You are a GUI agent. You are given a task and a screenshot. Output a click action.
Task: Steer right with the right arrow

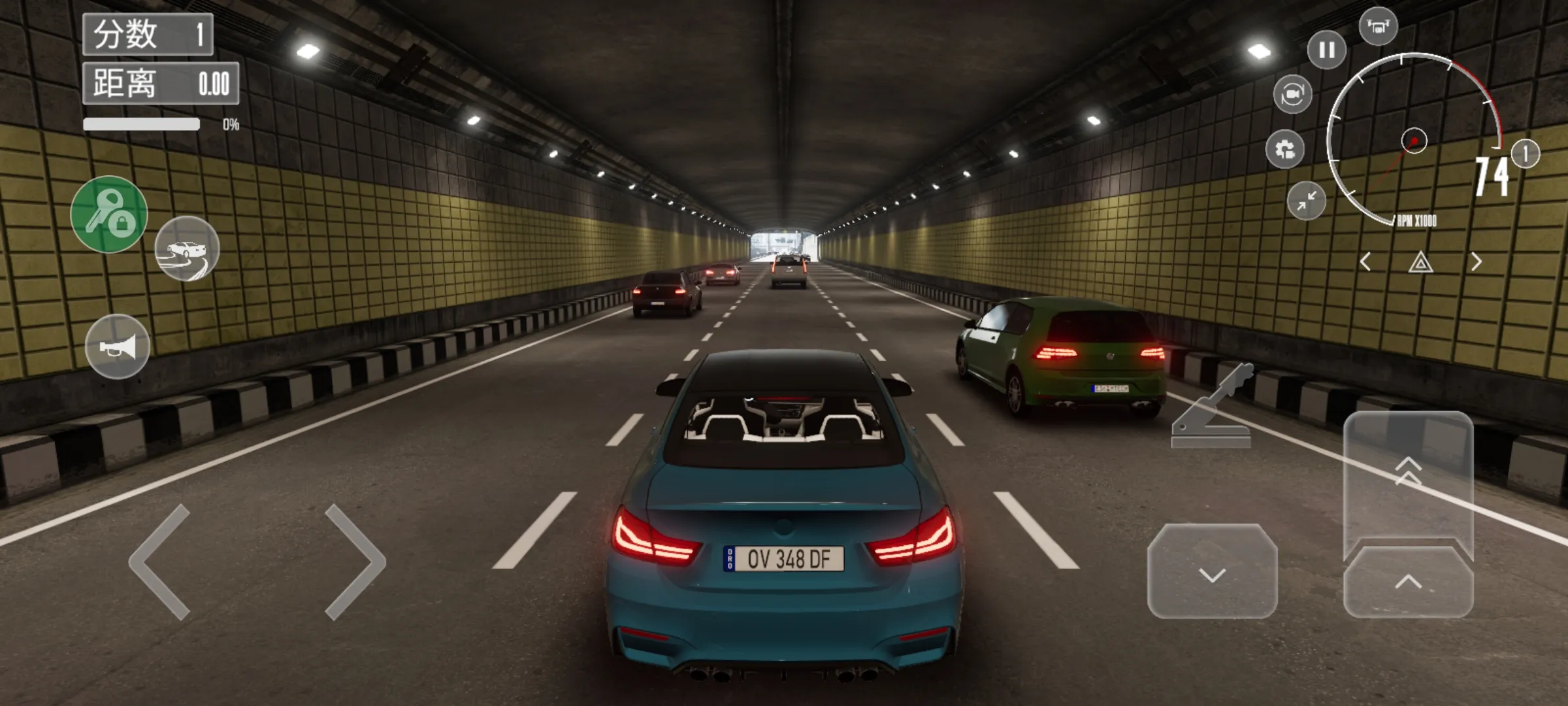355,562
